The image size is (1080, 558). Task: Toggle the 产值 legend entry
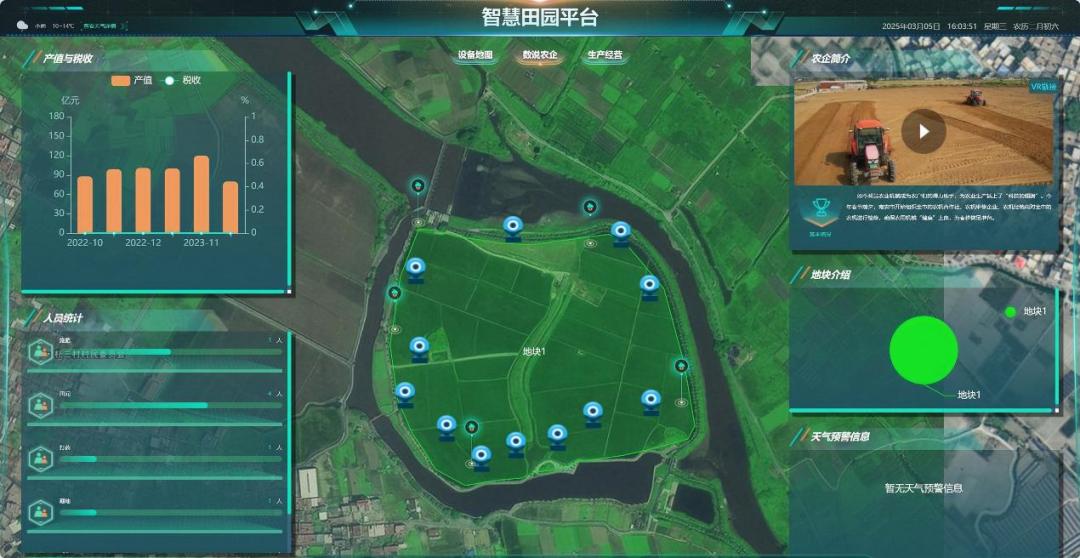click(x=132, y=80)
